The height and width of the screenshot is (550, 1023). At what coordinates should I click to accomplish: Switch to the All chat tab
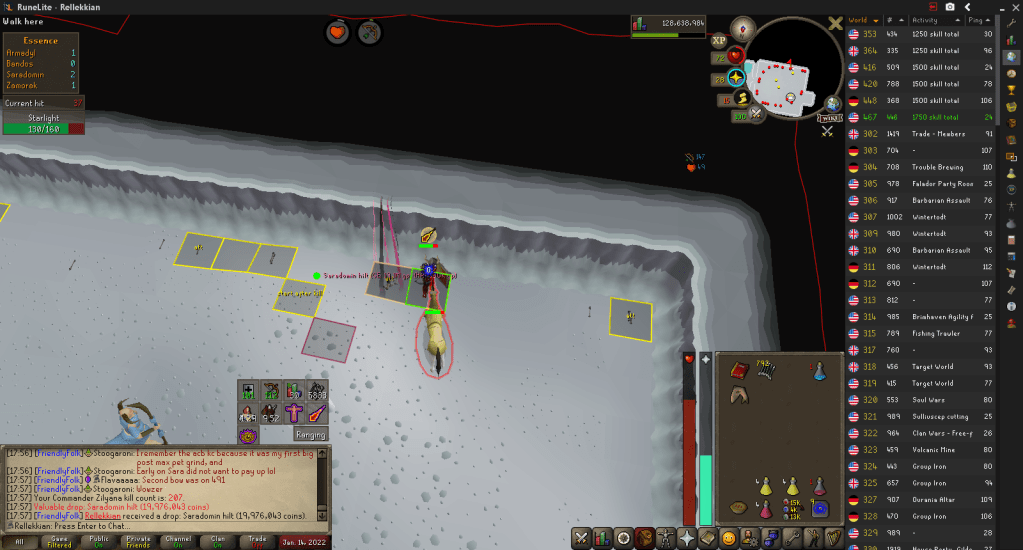[20, 540]
